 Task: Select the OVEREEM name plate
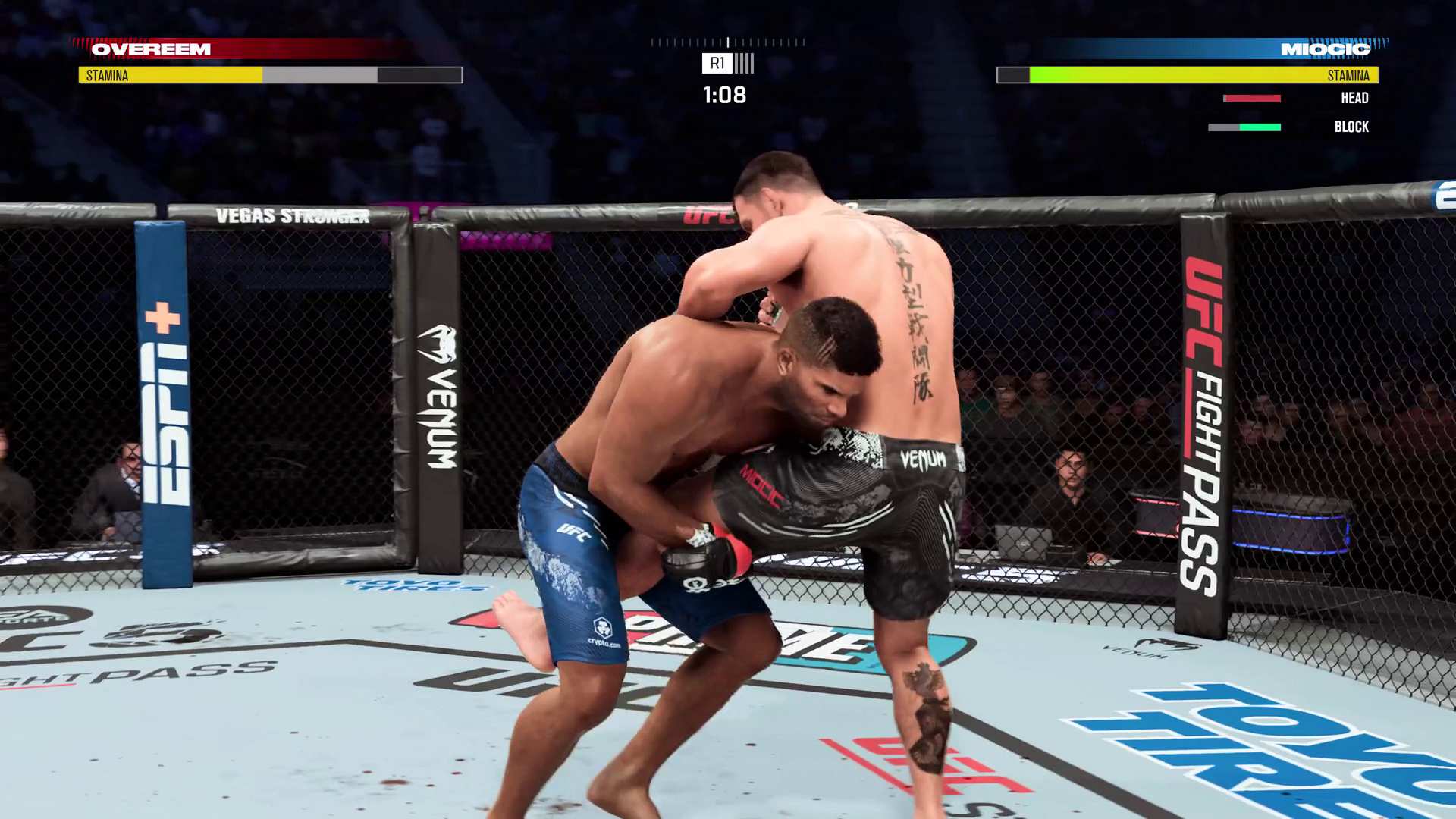150,49
